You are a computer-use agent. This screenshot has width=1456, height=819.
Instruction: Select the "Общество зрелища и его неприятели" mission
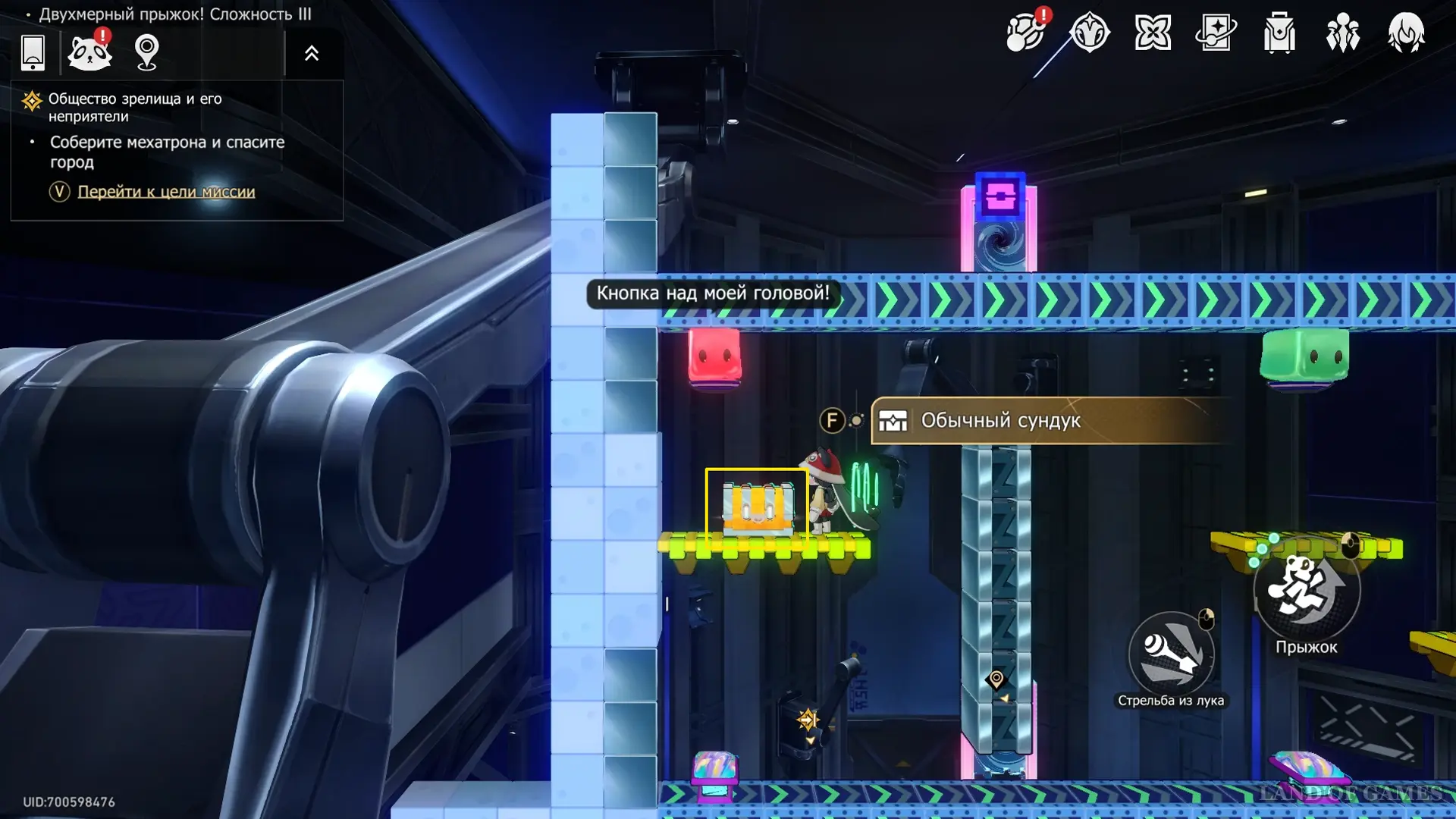135,107
